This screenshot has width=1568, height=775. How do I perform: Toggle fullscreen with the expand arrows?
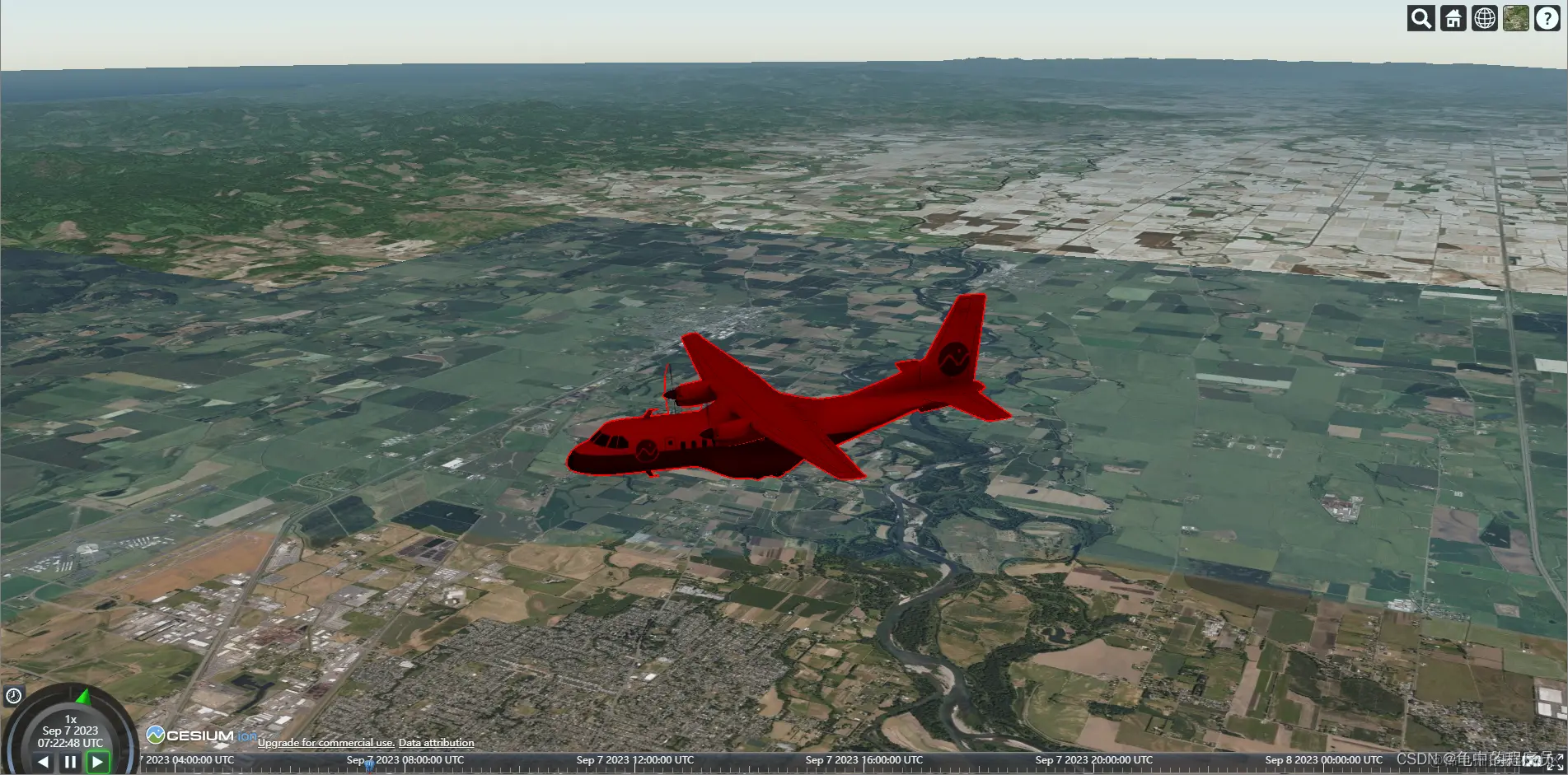[x=1554, y=762]
